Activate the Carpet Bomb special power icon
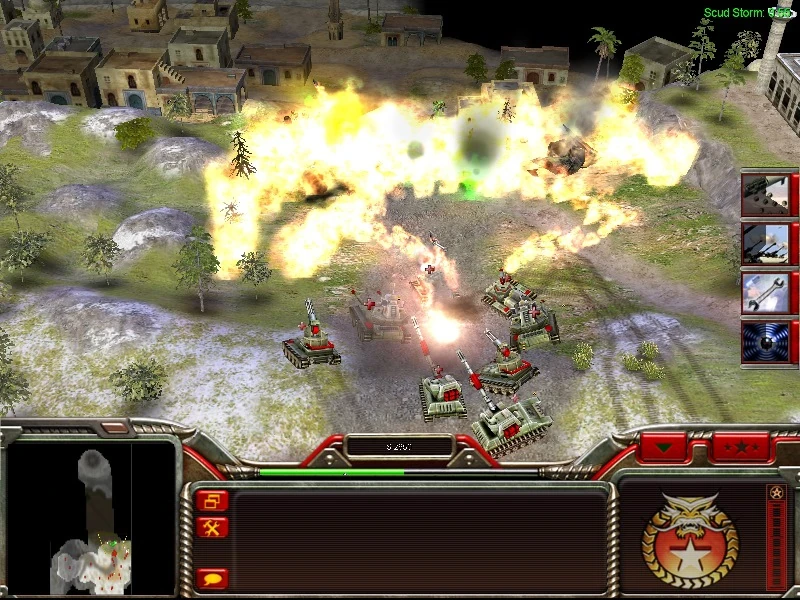The width and height of the screenshot is (800, 600). (x=765, y=195)
